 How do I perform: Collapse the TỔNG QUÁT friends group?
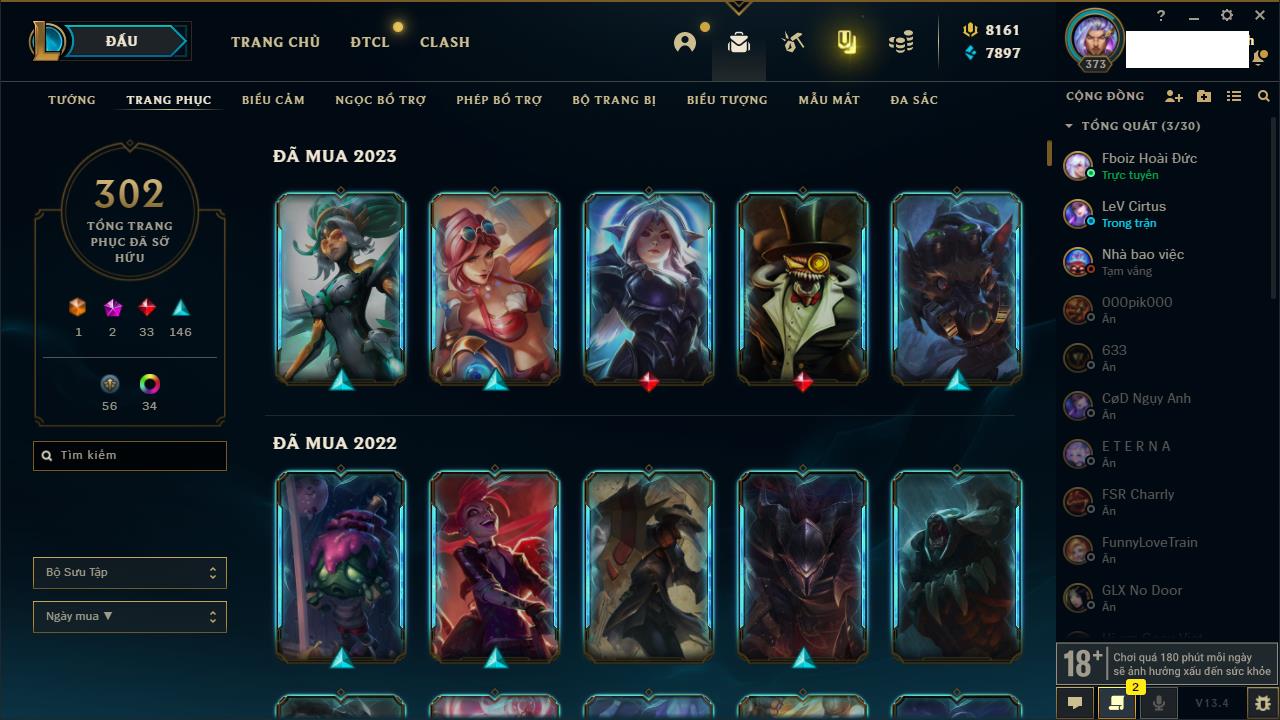(x=1069, y=126)
